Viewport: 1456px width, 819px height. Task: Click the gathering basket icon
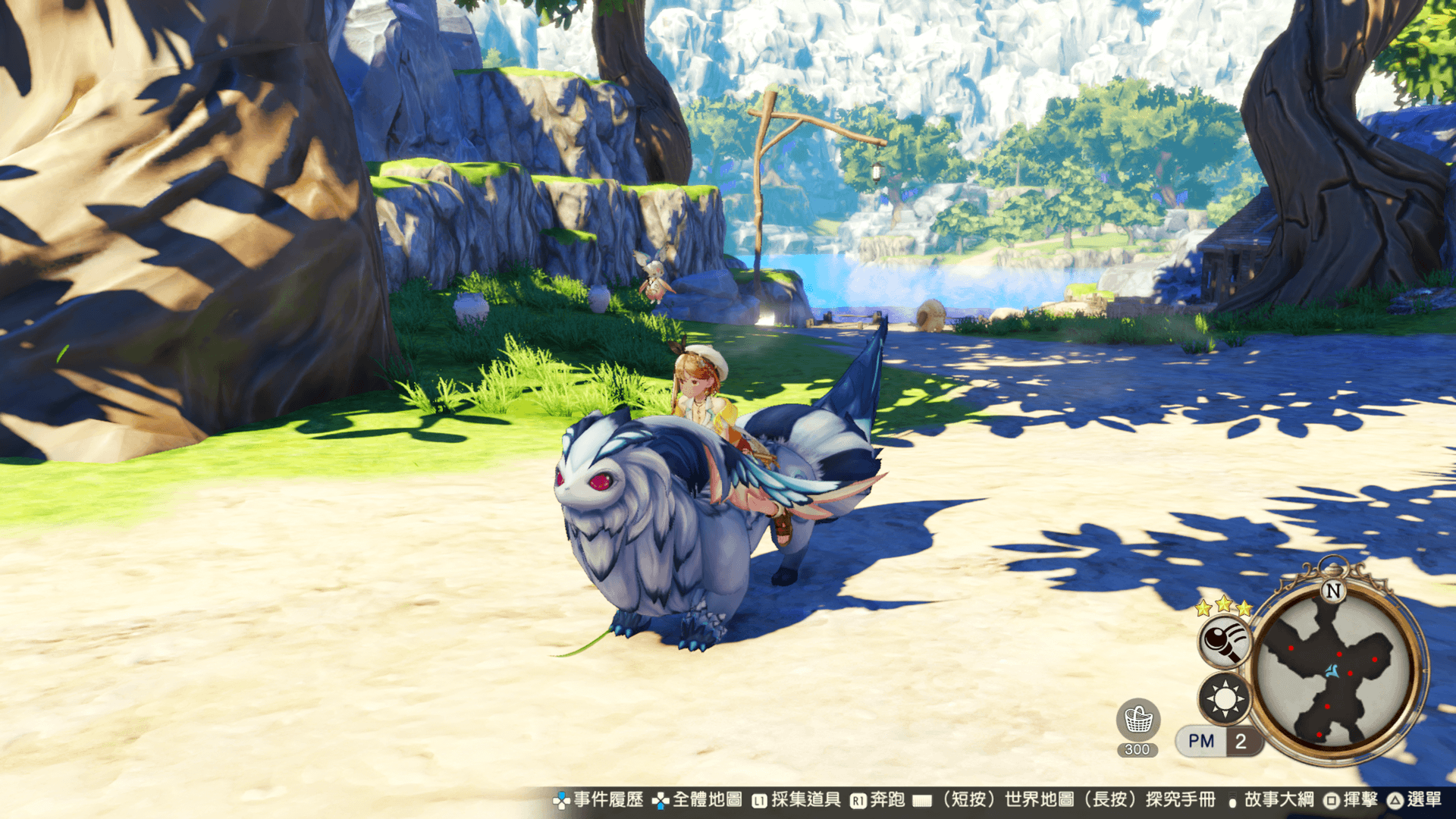pyautogui.click(x=1138, y=720)
